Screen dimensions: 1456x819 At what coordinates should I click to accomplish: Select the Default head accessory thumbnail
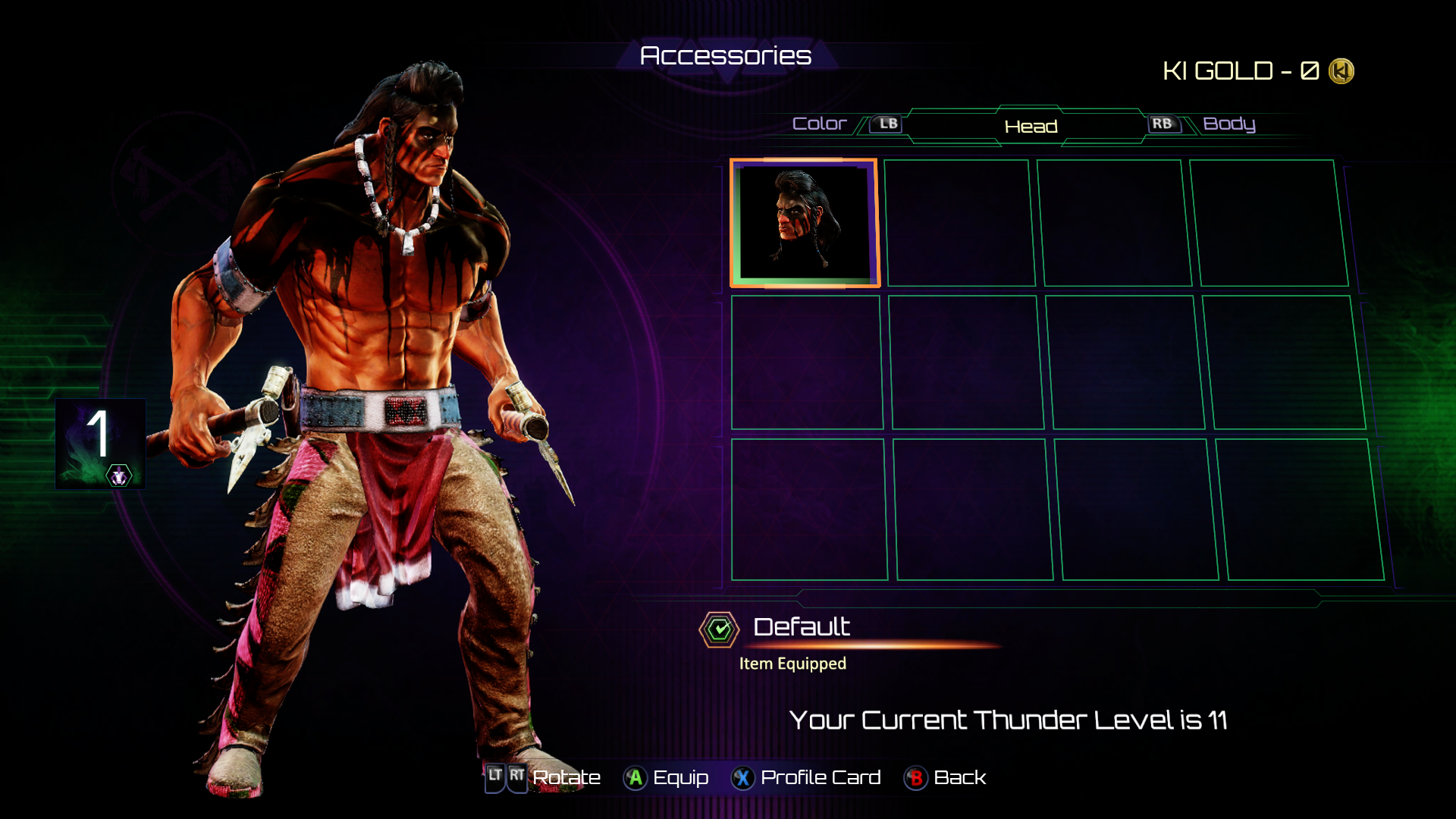(805, 223)
